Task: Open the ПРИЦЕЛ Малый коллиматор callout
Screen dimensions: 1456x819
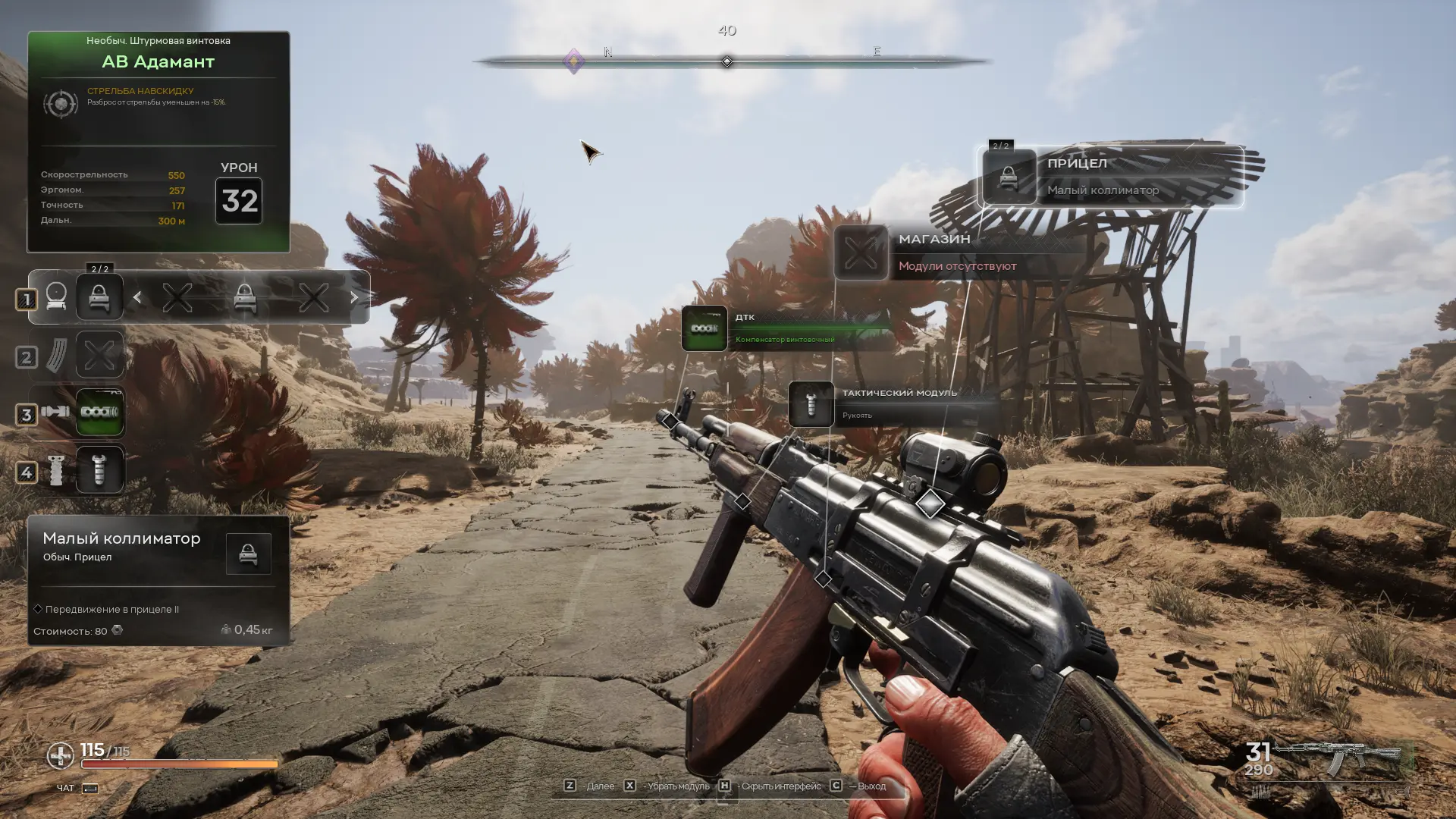Action: (x=1111, y=177)
